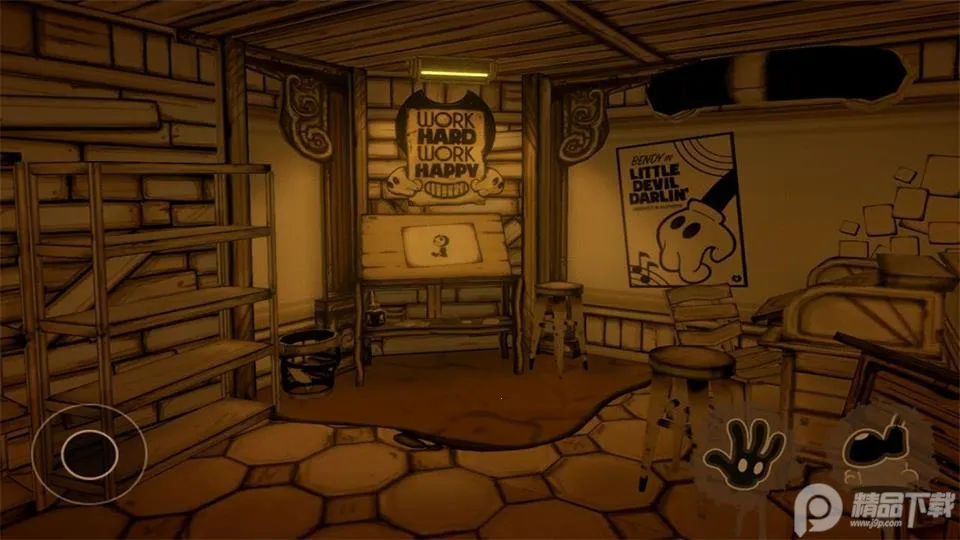The image size is (960, 540).
Task: Click the virtual joystick circle
Action: click(89, 454)
